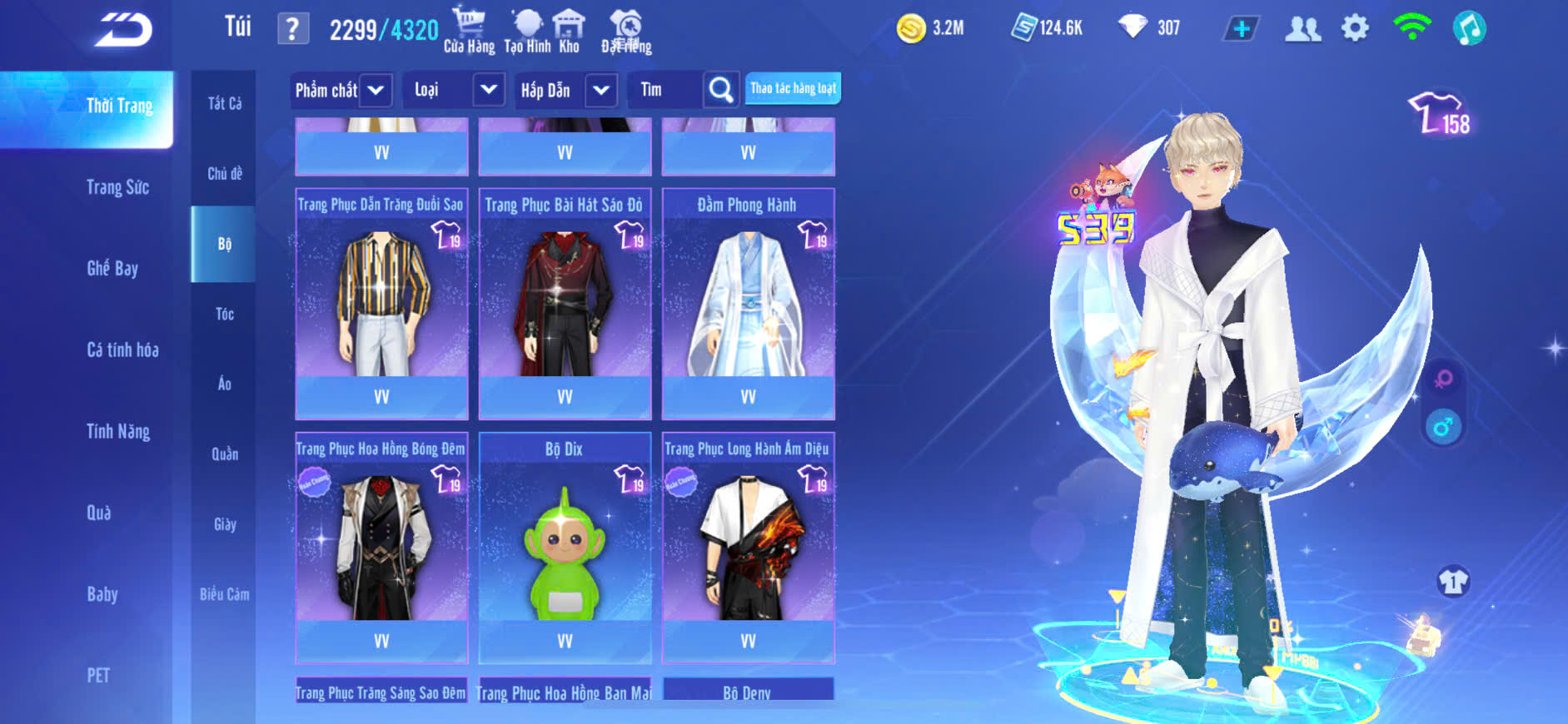The width and height of the screenshot is (1568, 724).
Task: Toggle the music note button
Action: click(1469, 28)
